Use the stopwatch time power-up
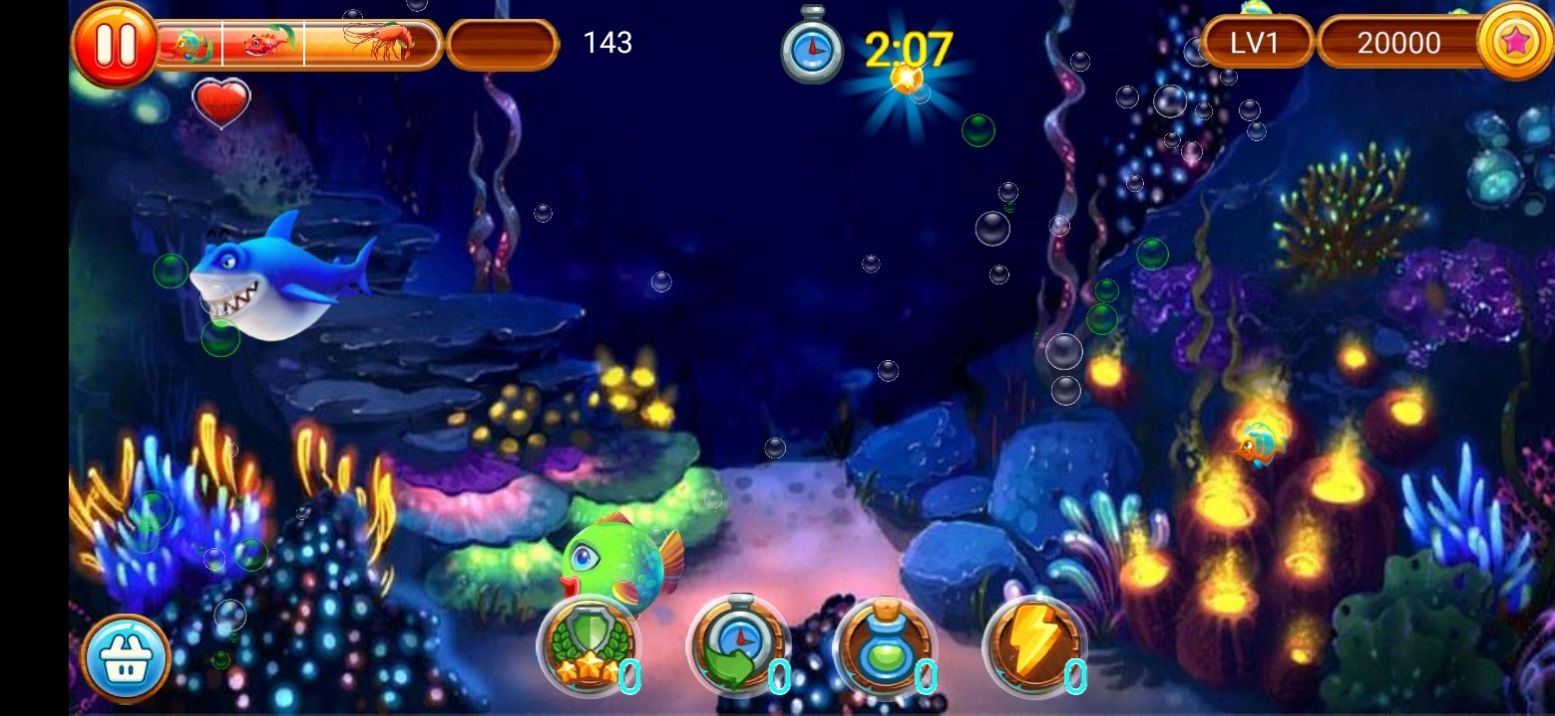Image resolution: width=1555 pixels, height=716 pixels. (736, 647)
